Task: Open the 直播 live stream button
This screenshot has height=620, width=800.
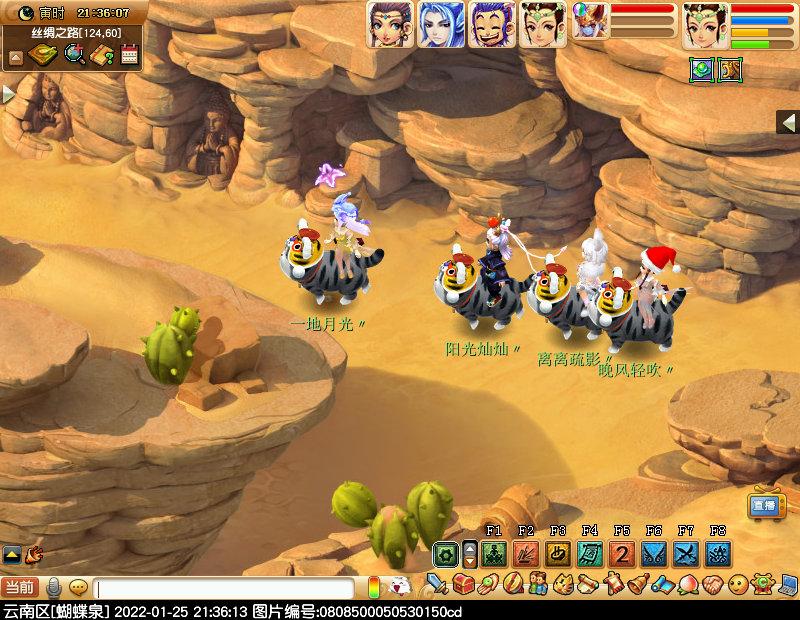Action: [x=766, y=506]
